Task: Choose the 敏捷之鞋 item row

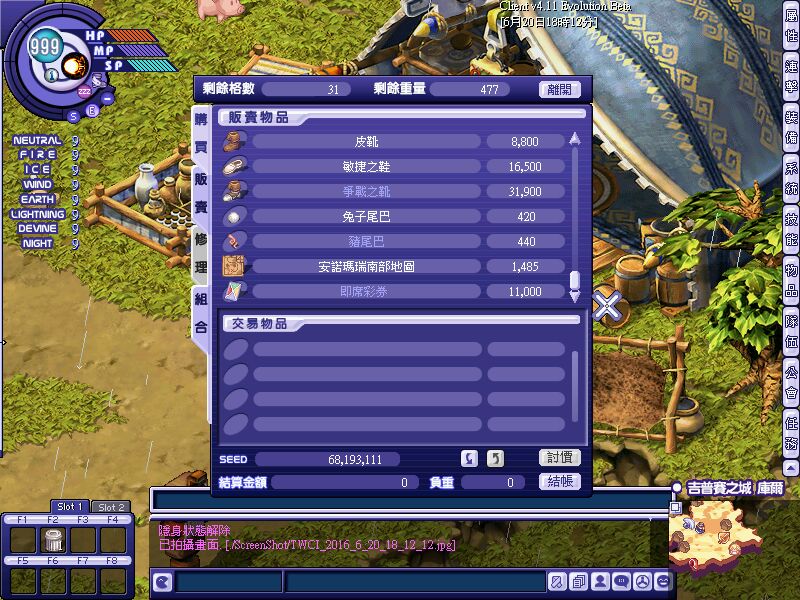Action: pos(365,167)
